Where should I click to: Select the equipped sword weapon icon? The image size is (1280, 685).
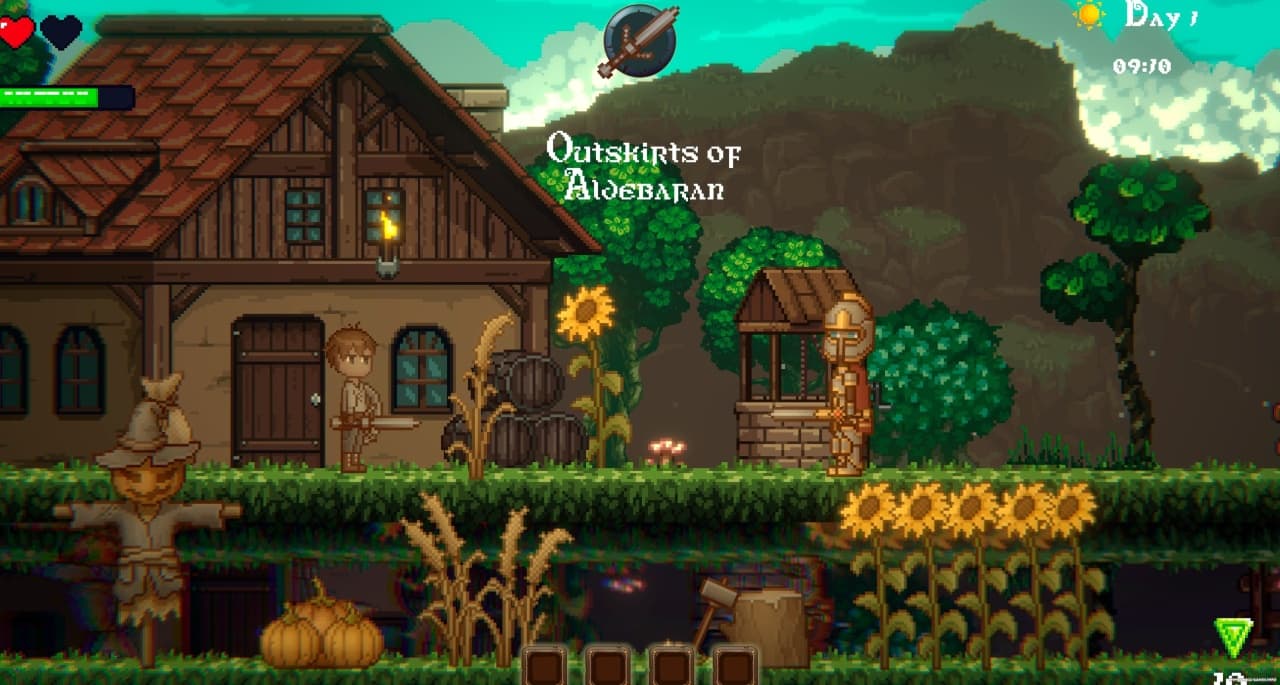pyautogui.click(x=640, y=41)
